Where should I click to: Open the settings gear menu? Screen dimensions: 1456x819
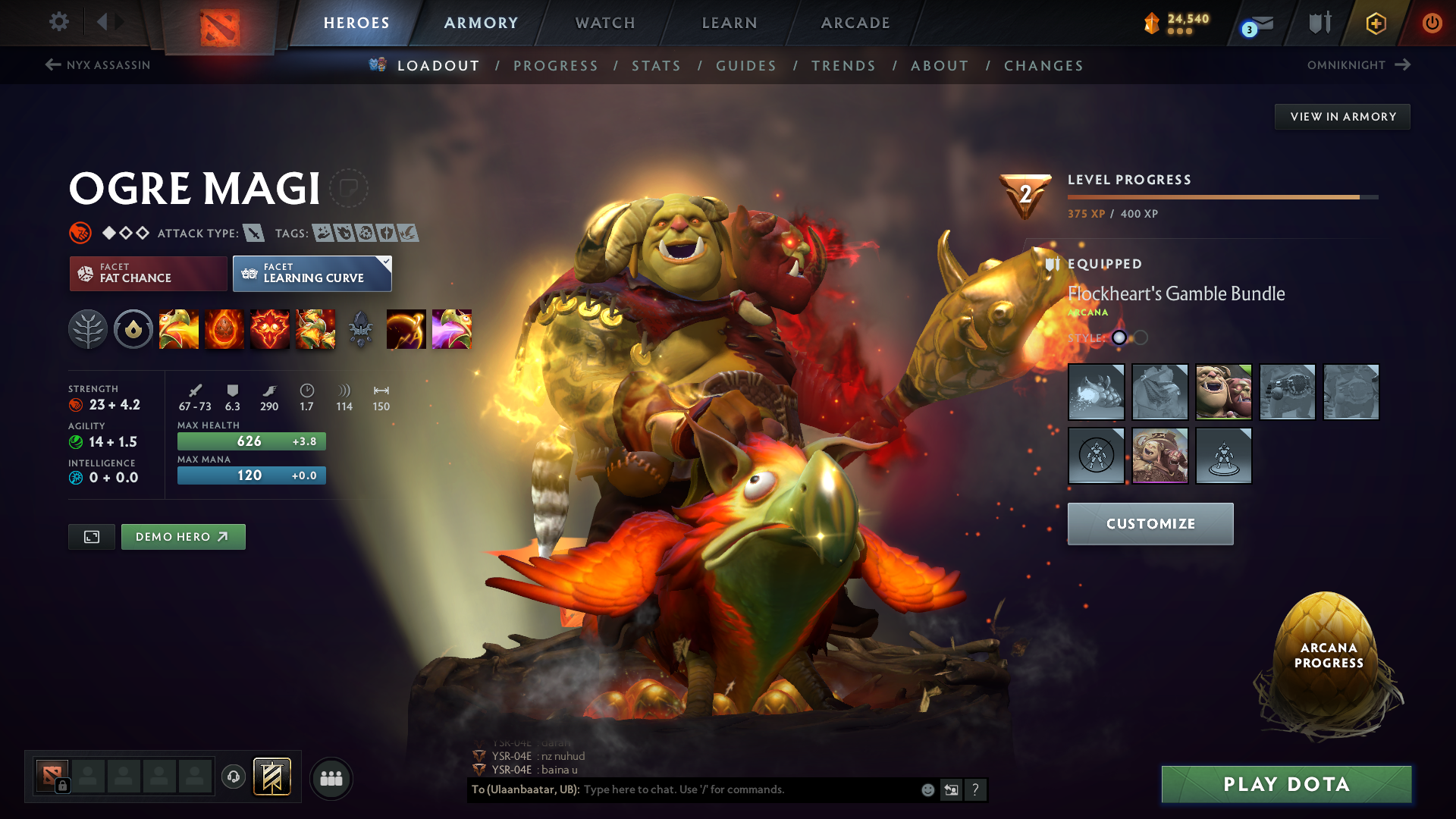(59, 22)
